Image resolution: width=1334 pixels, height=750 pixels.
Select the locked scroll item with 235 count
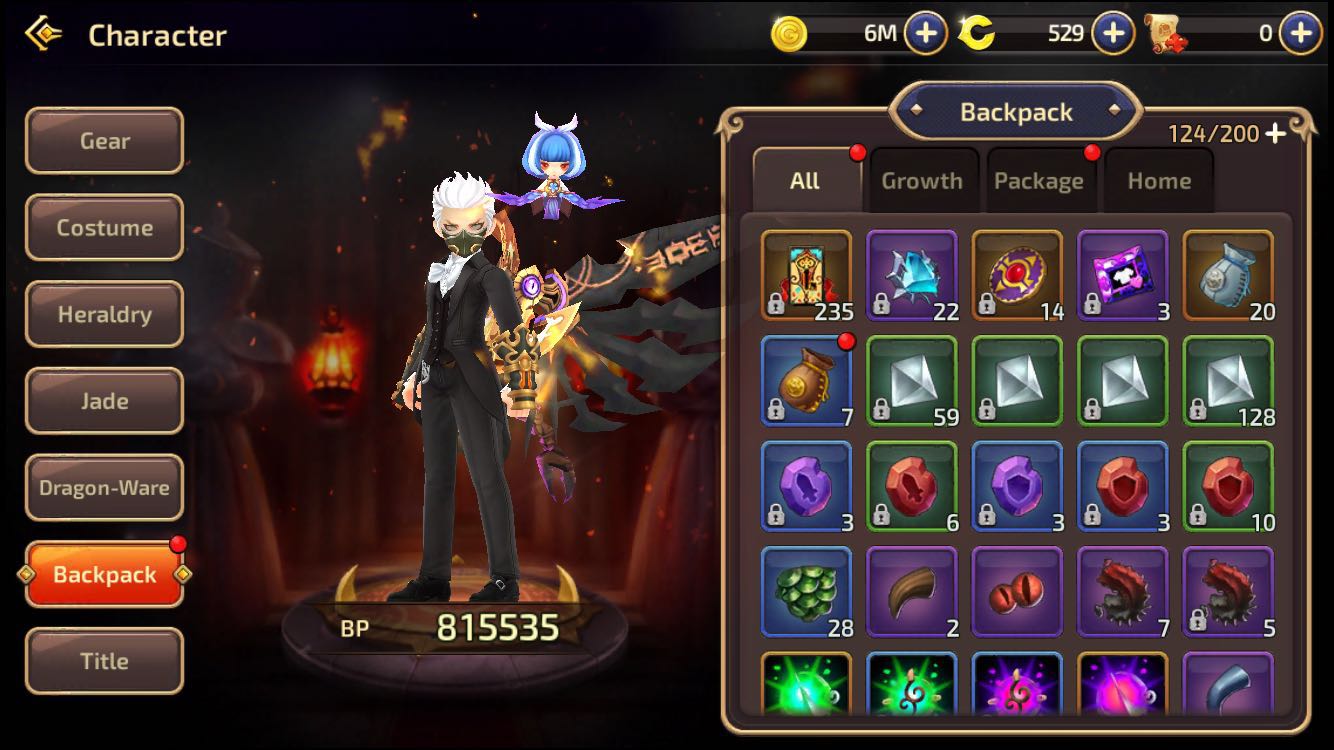coord(805,273)
